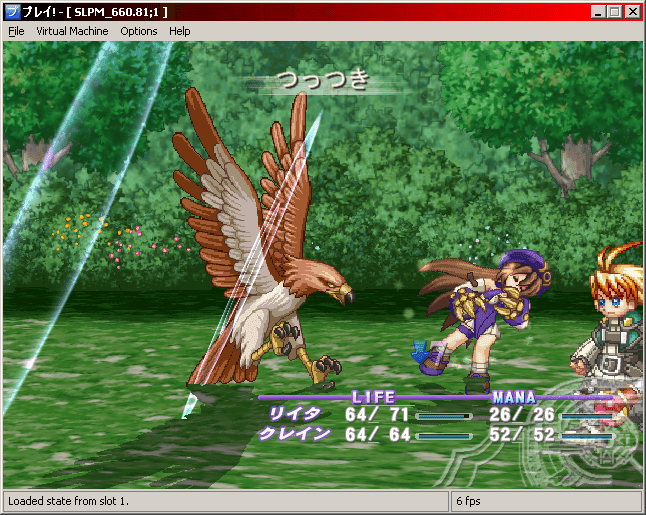
Task: Open the Options menu
Action: coord(139,31)
